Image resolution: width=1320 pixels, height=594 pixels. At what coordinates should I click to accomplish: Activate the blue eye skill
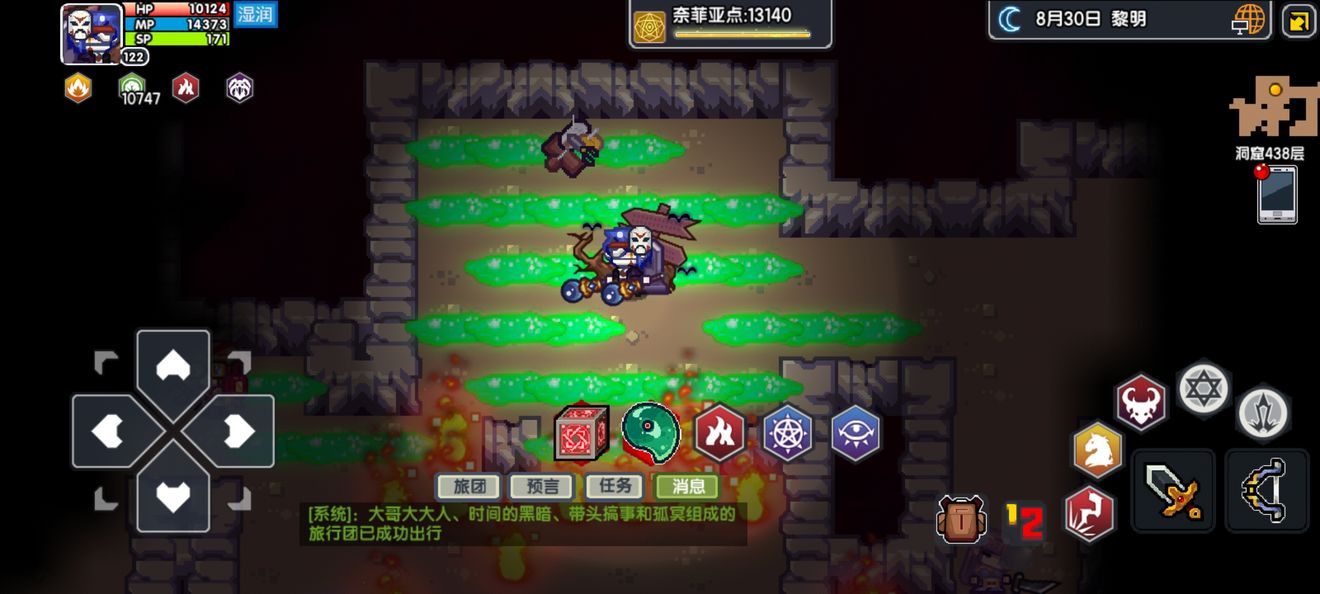(856, 433)
